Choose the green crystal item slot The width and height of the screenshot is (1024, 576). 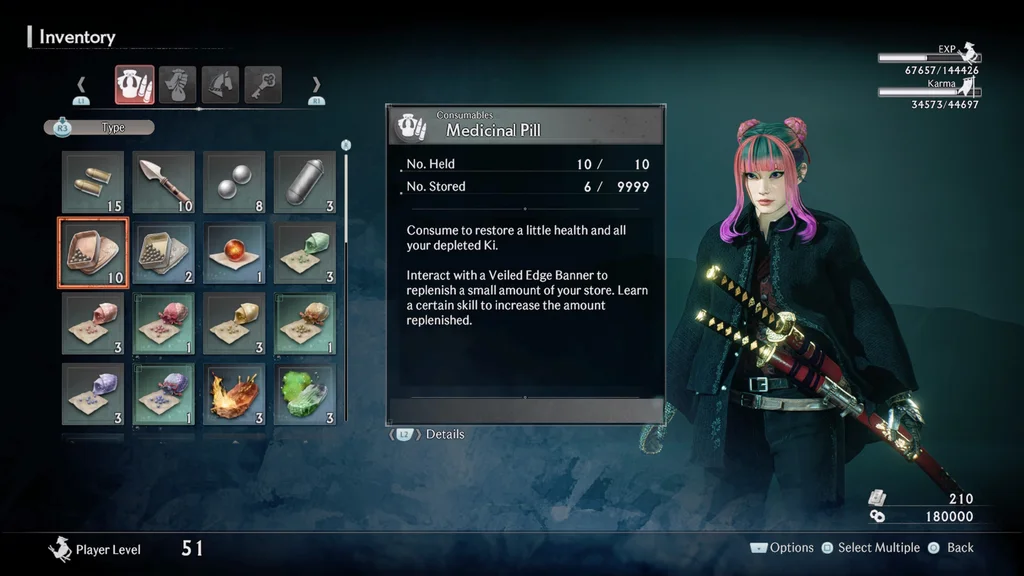304,393
